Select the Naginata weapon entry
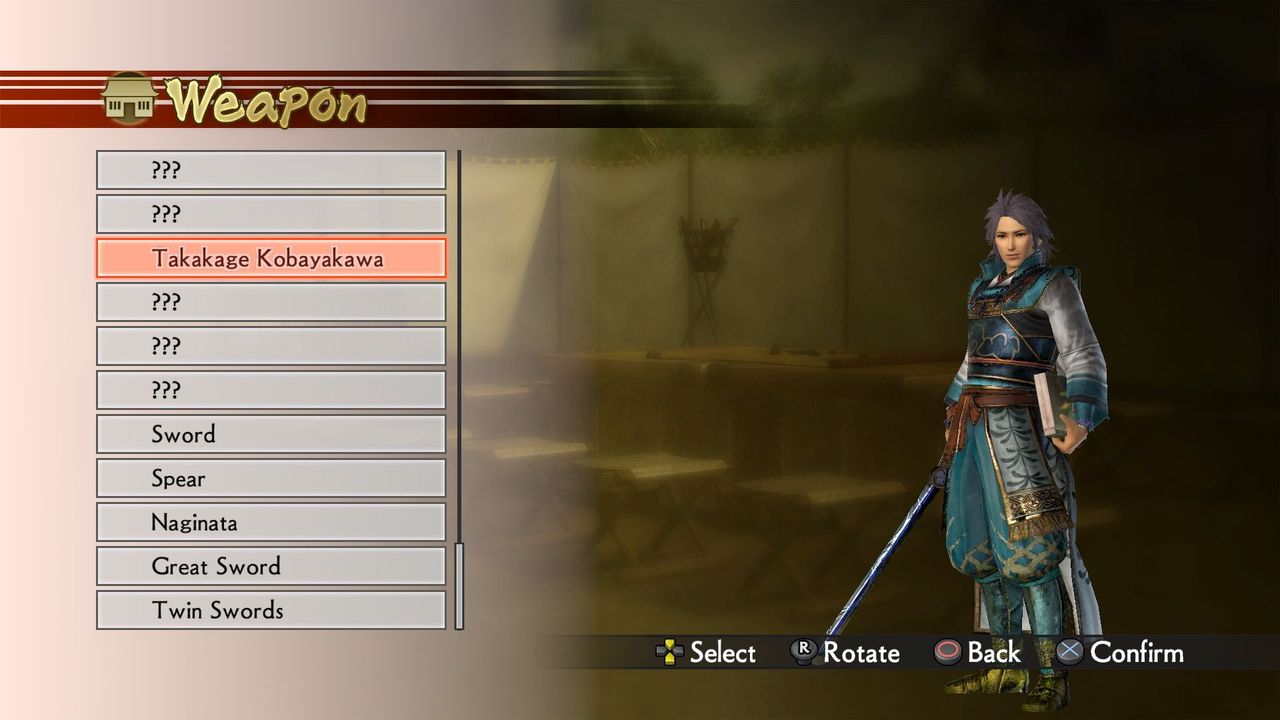The height and width of the screenshot is (720, 1280). pyautogui.click(x=270, y=522)
